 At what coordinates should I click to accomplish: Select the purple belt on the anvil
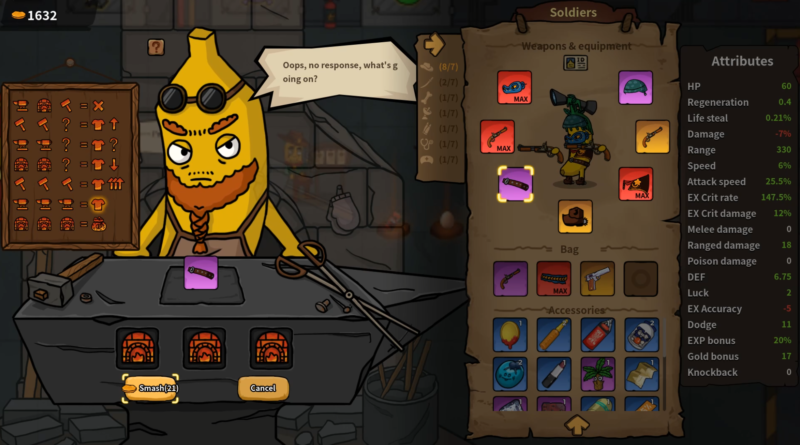[201, 272]
